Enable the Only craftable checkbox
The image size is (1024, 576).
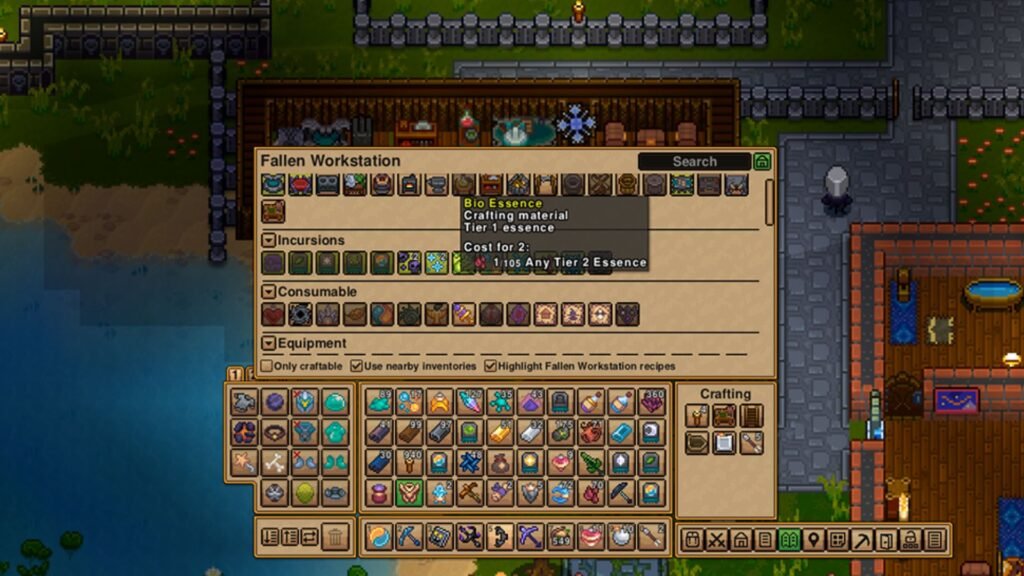click(266, 366)
